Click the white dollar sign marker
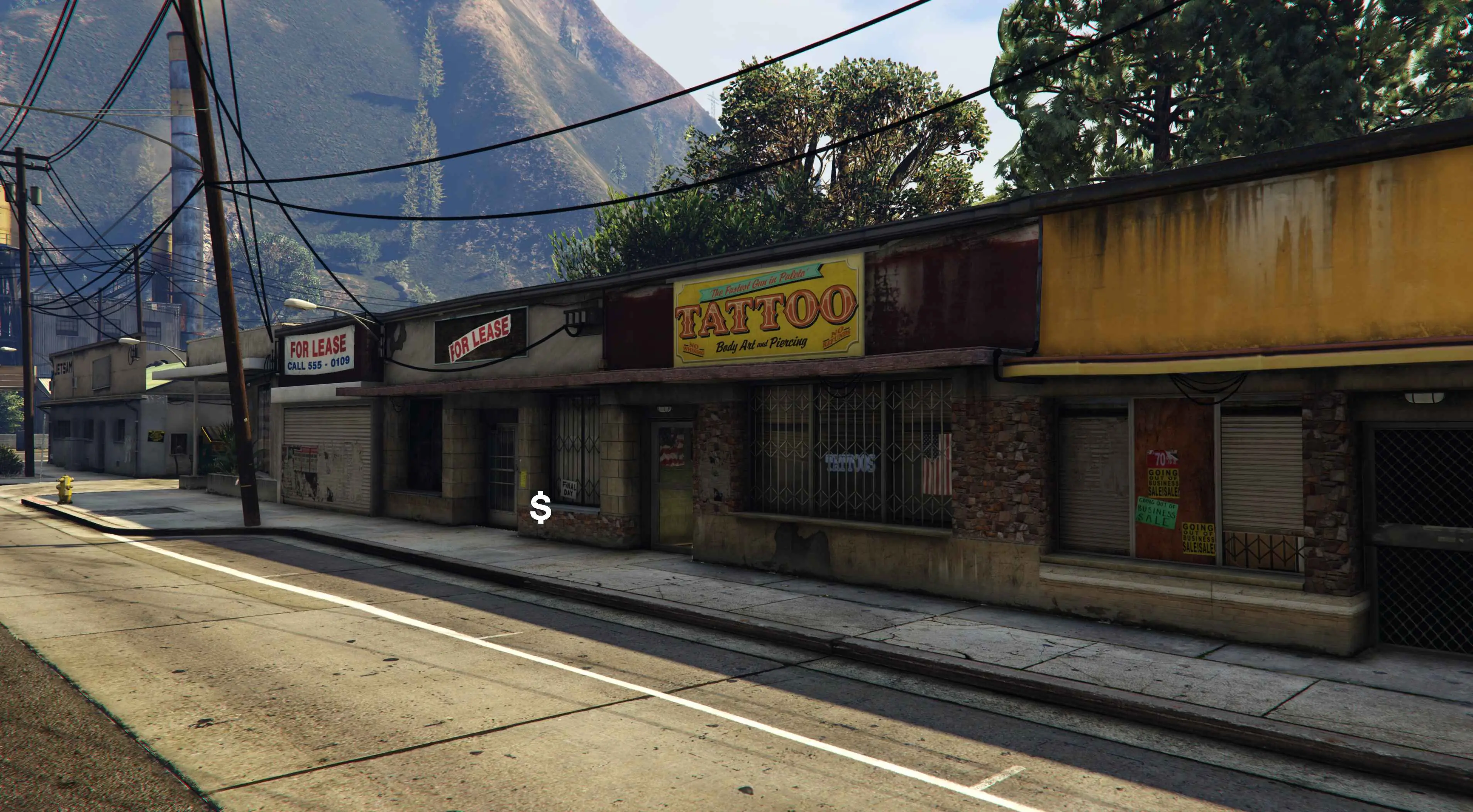 540,508
